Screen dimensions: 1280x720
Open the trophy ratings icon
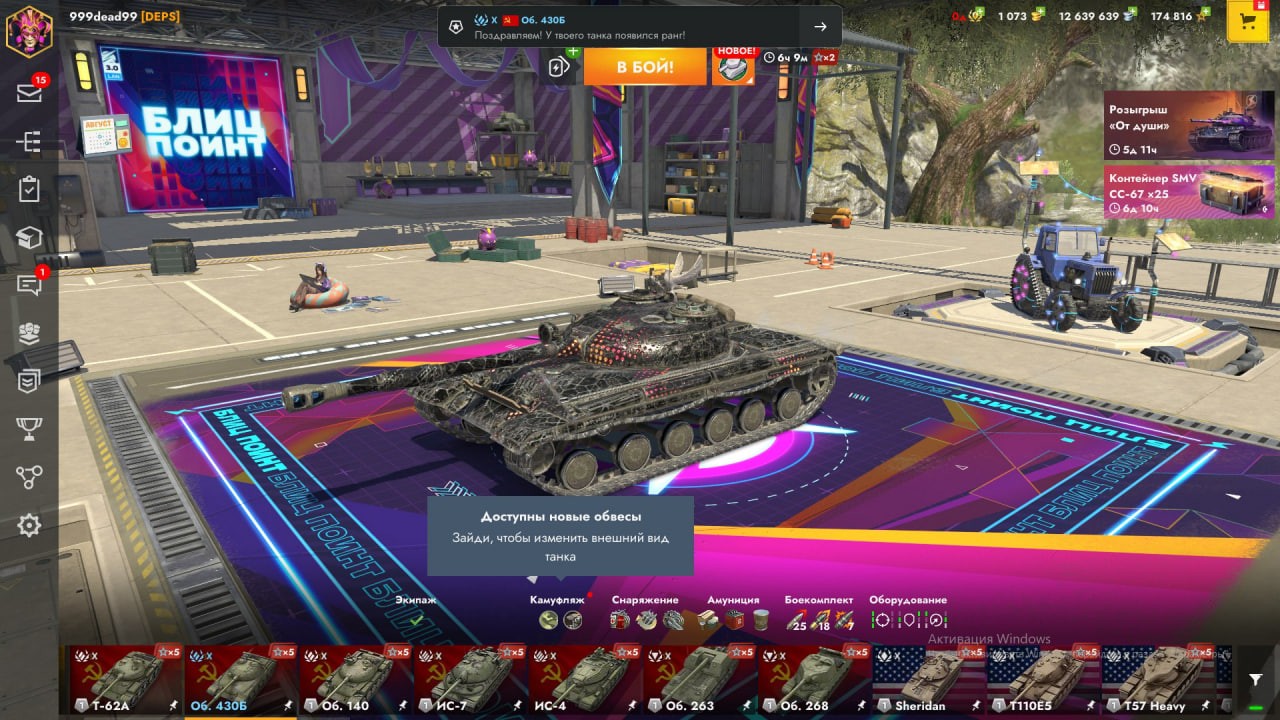[29, 429]
